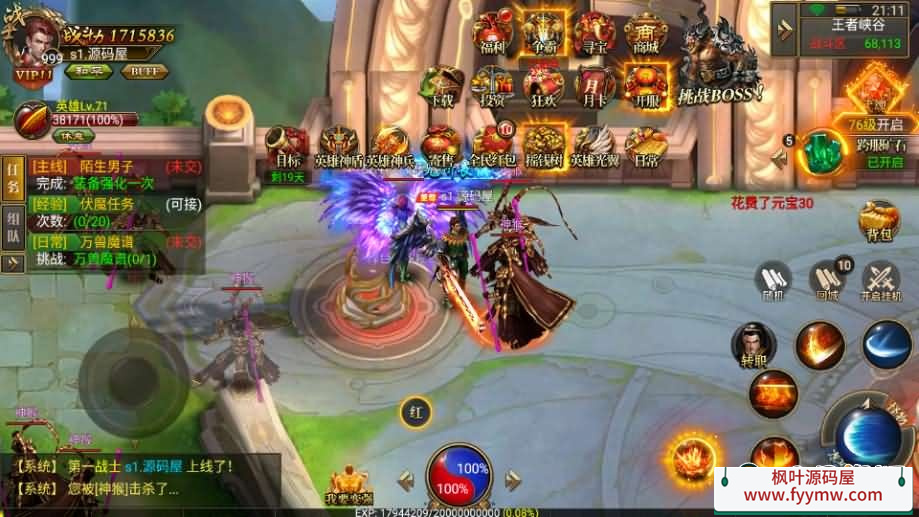
Task: Switch to the 组队 team tab
Action: tap(14, 229)
